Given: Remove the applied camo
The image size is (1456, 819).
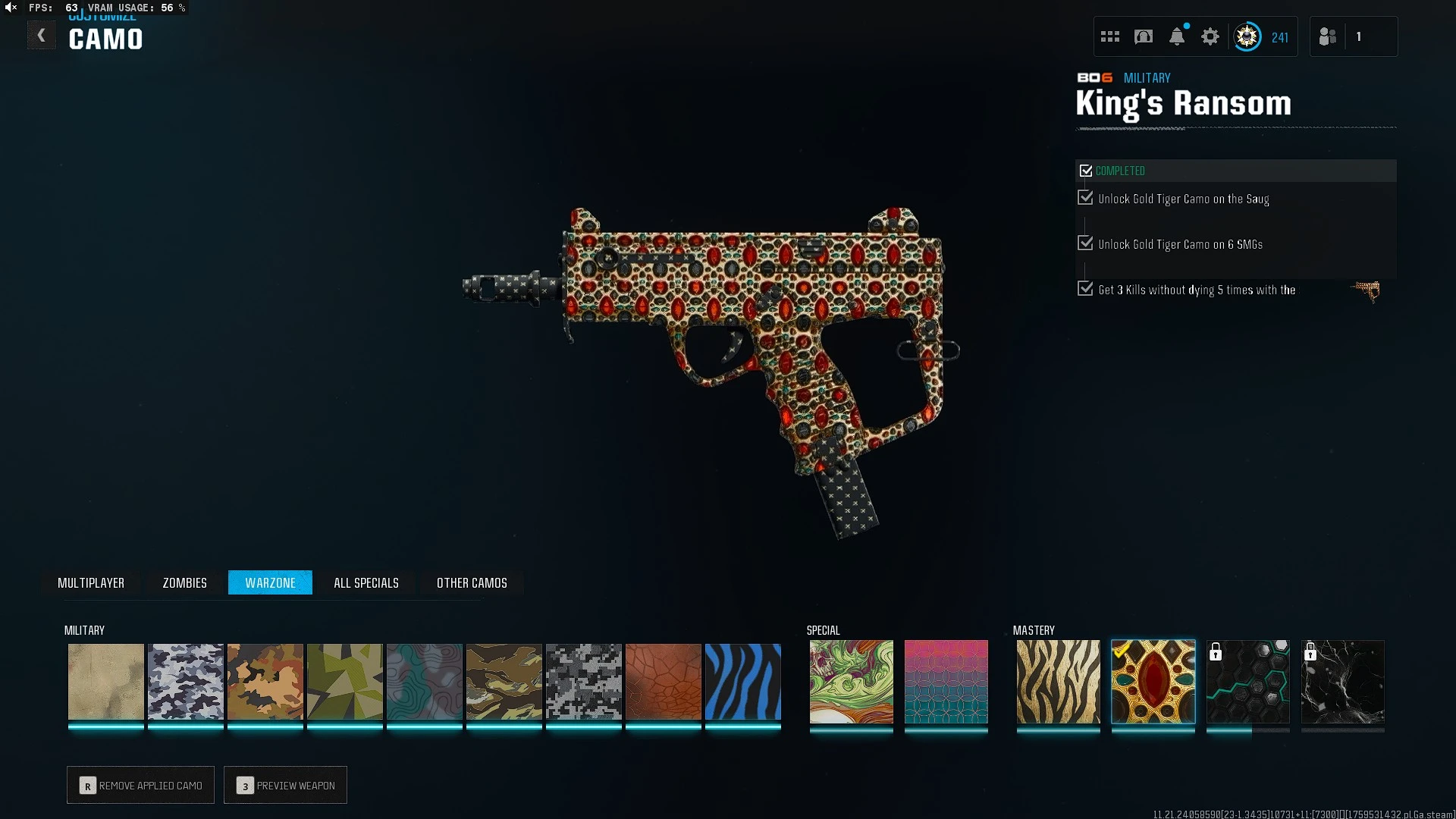Looking at the screenshot, I should (140, 785).
